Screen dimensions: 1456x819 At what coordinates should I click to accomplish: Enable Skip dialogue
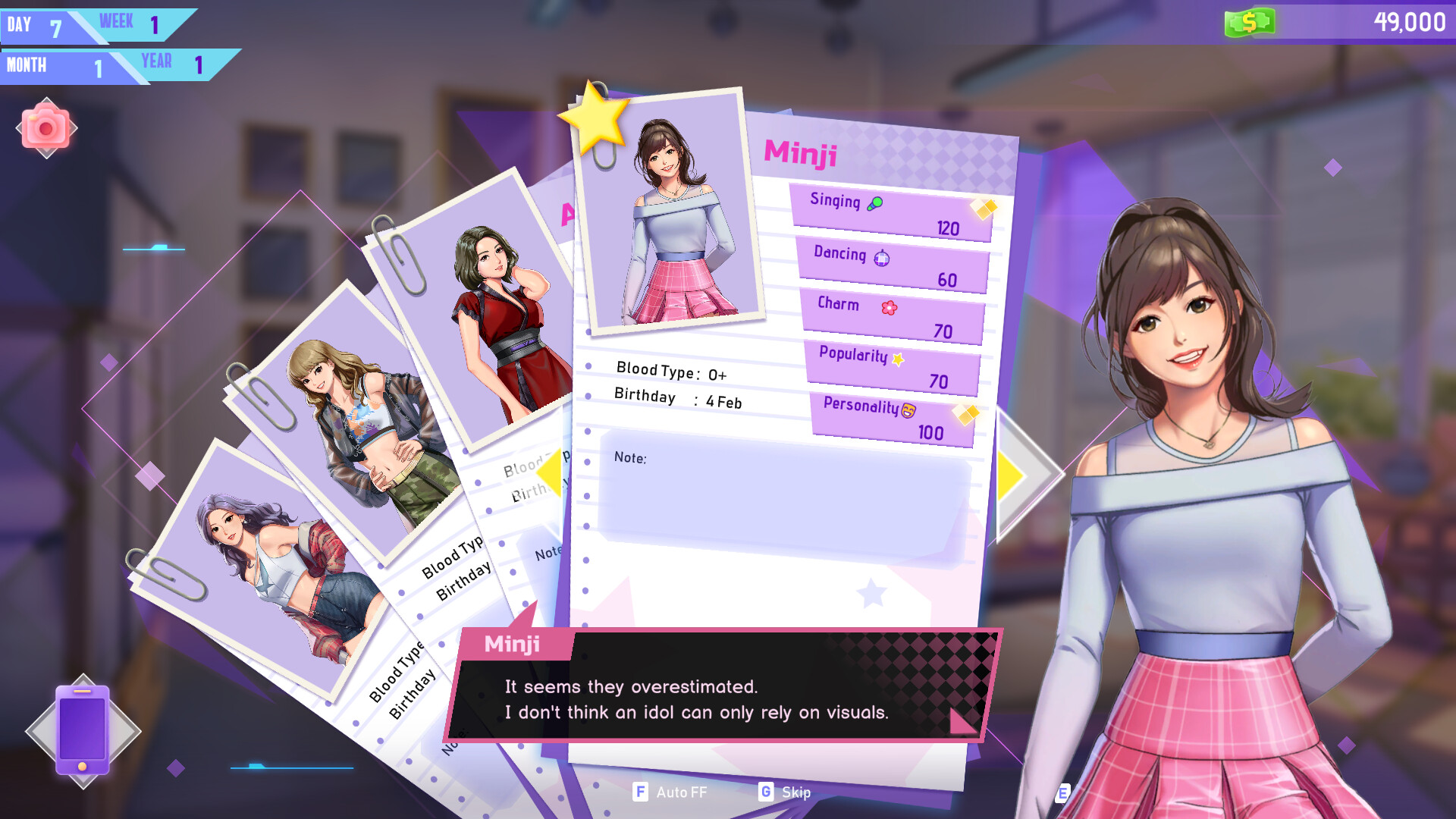786,792
